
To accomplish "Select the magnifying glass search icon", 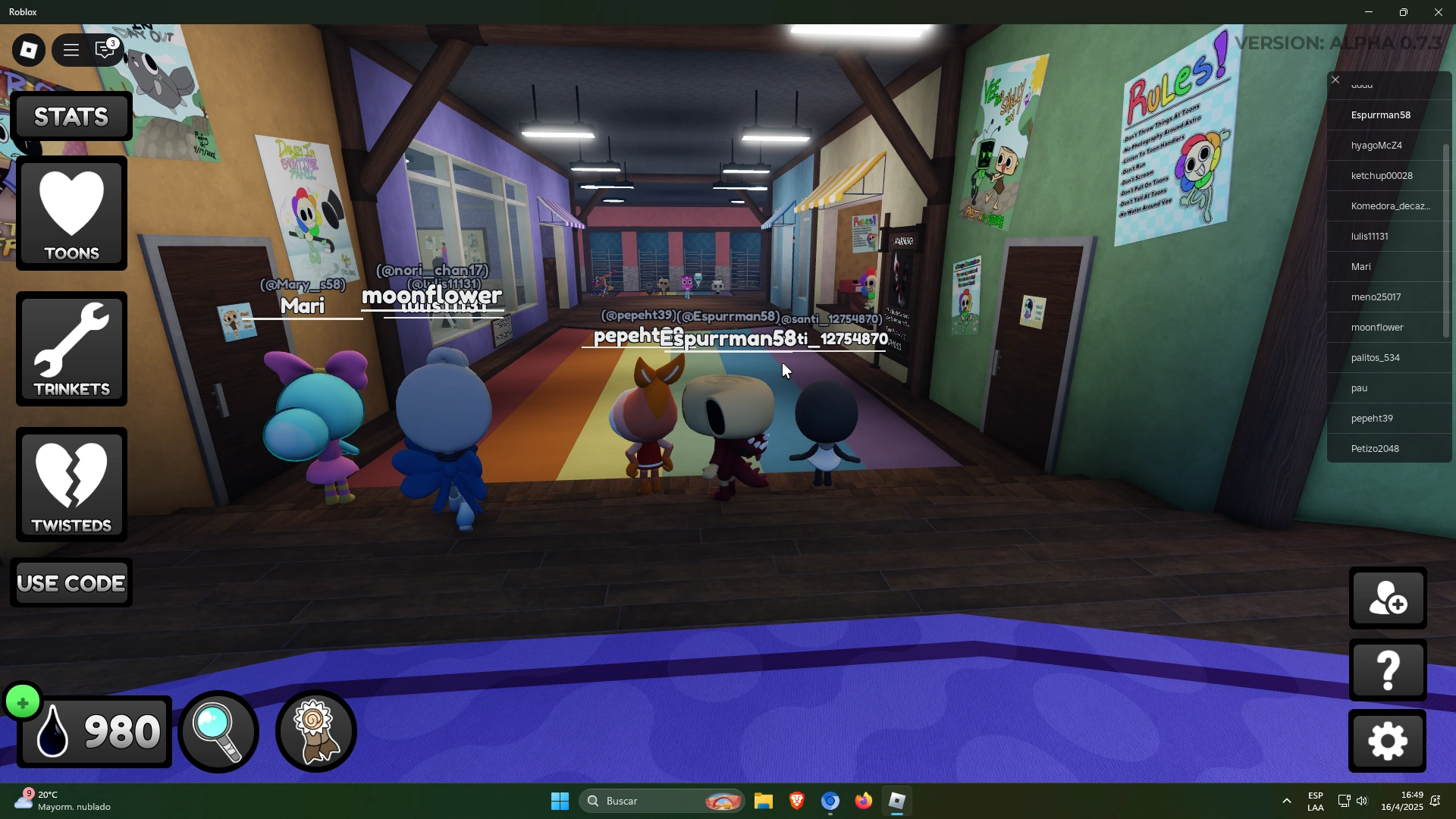I will pyautogui.click(x=218, y=730).
